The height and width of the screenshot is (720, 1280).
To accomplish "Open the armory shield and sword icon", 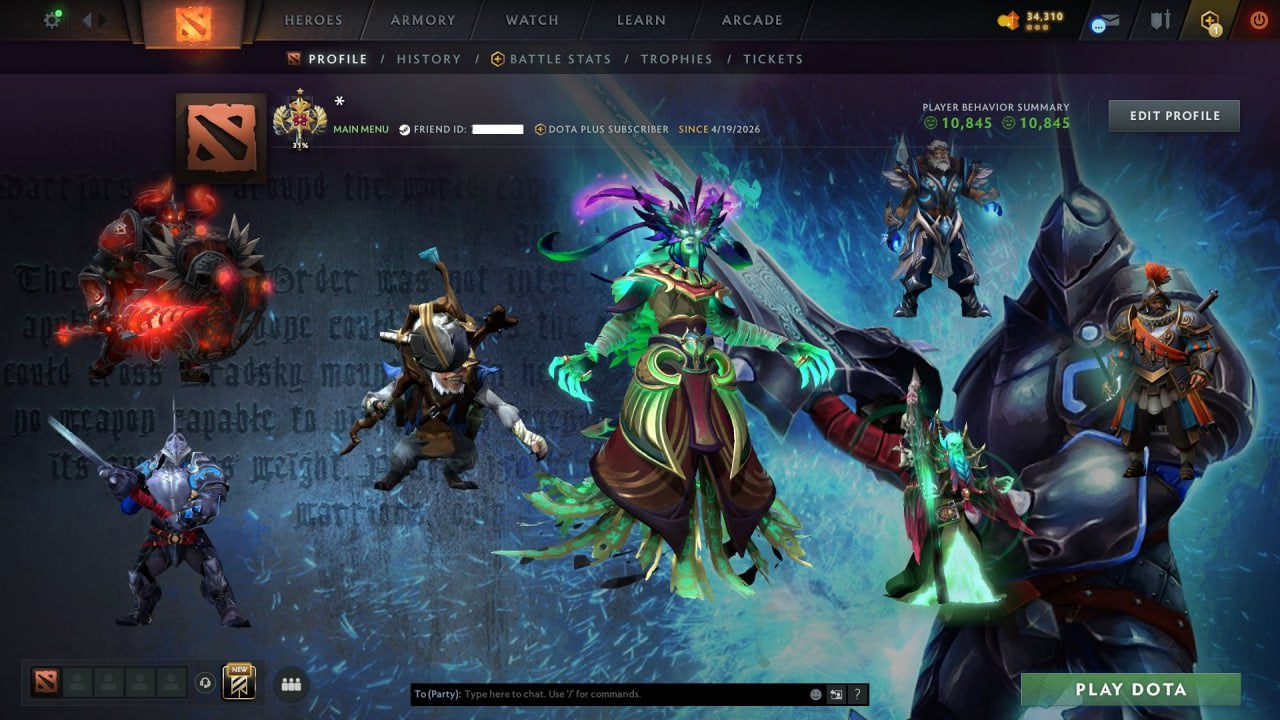I will point(1162,17).
